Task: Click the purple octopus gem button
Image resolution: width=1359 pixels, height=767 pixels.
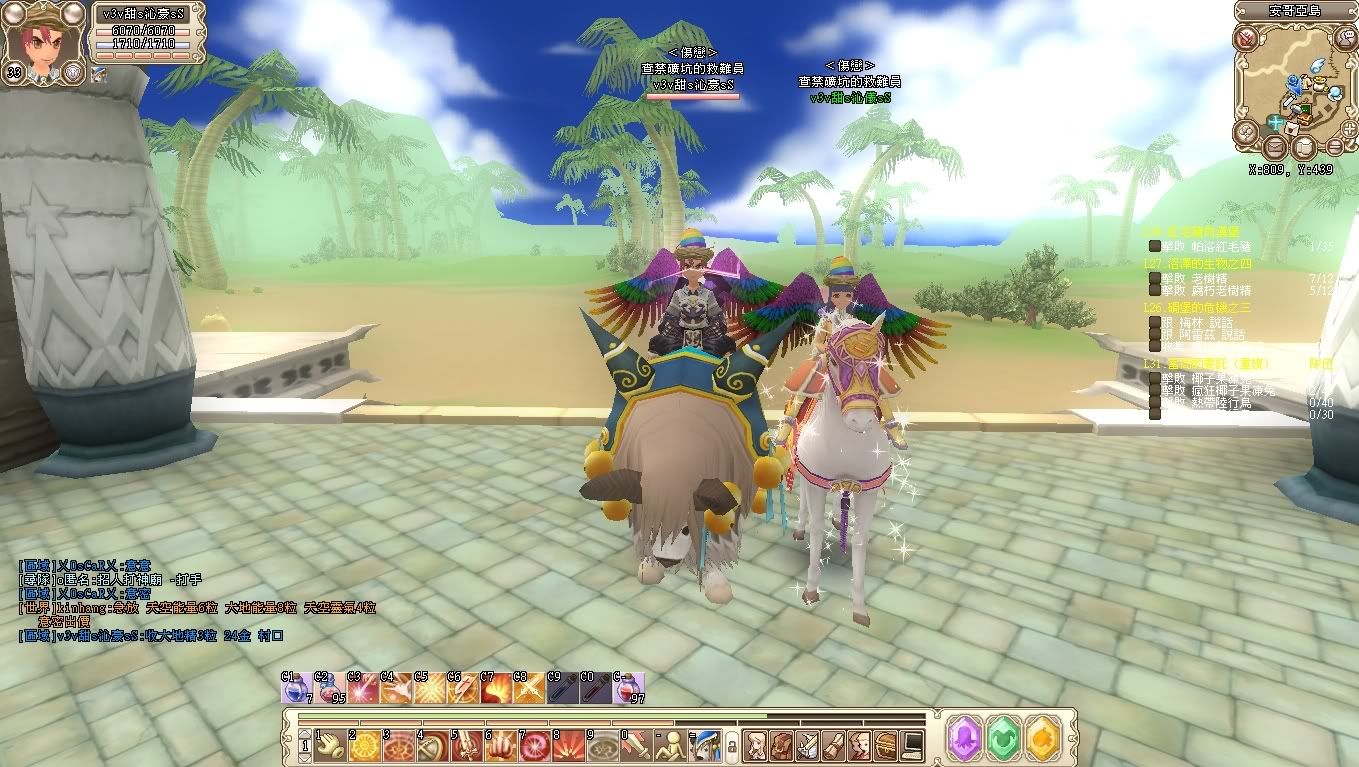Action: 965,737
